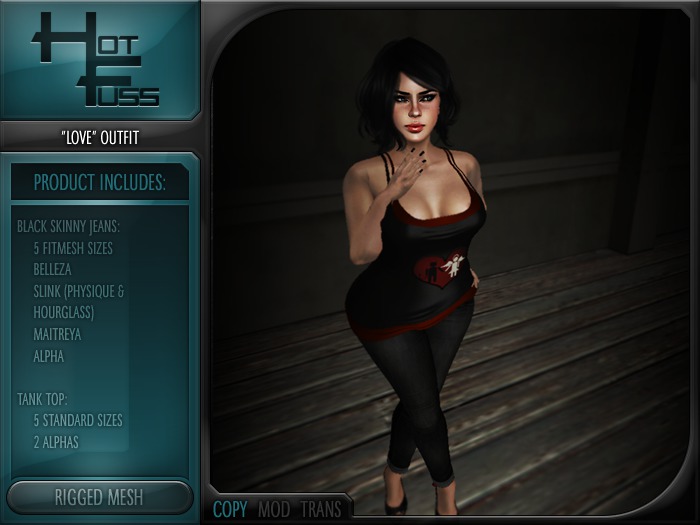
Task: Click the Product Includes header
Action: coord(99,182)
